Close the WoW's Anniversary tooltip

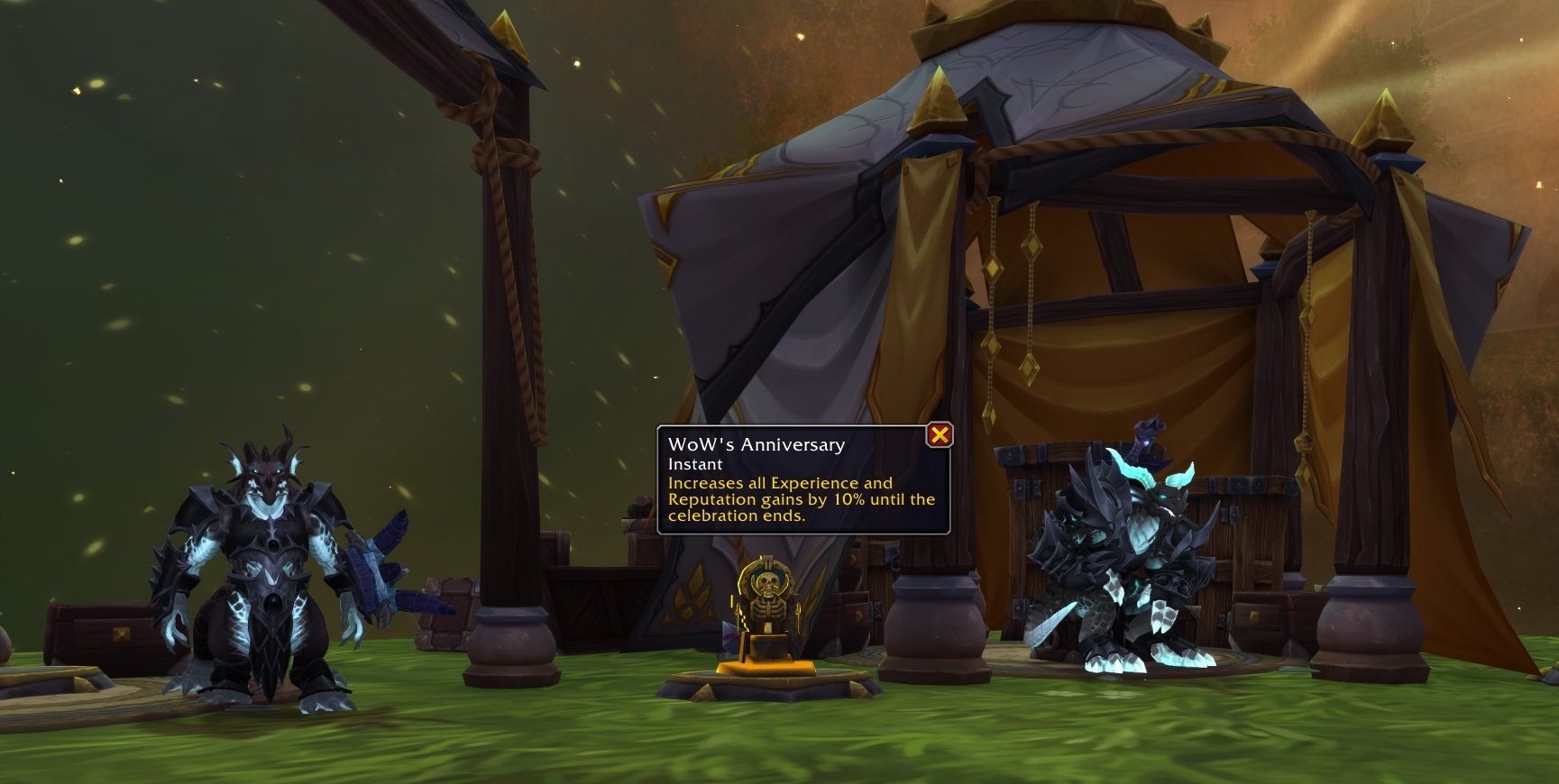pyautogui.click(x=940, y=435)
